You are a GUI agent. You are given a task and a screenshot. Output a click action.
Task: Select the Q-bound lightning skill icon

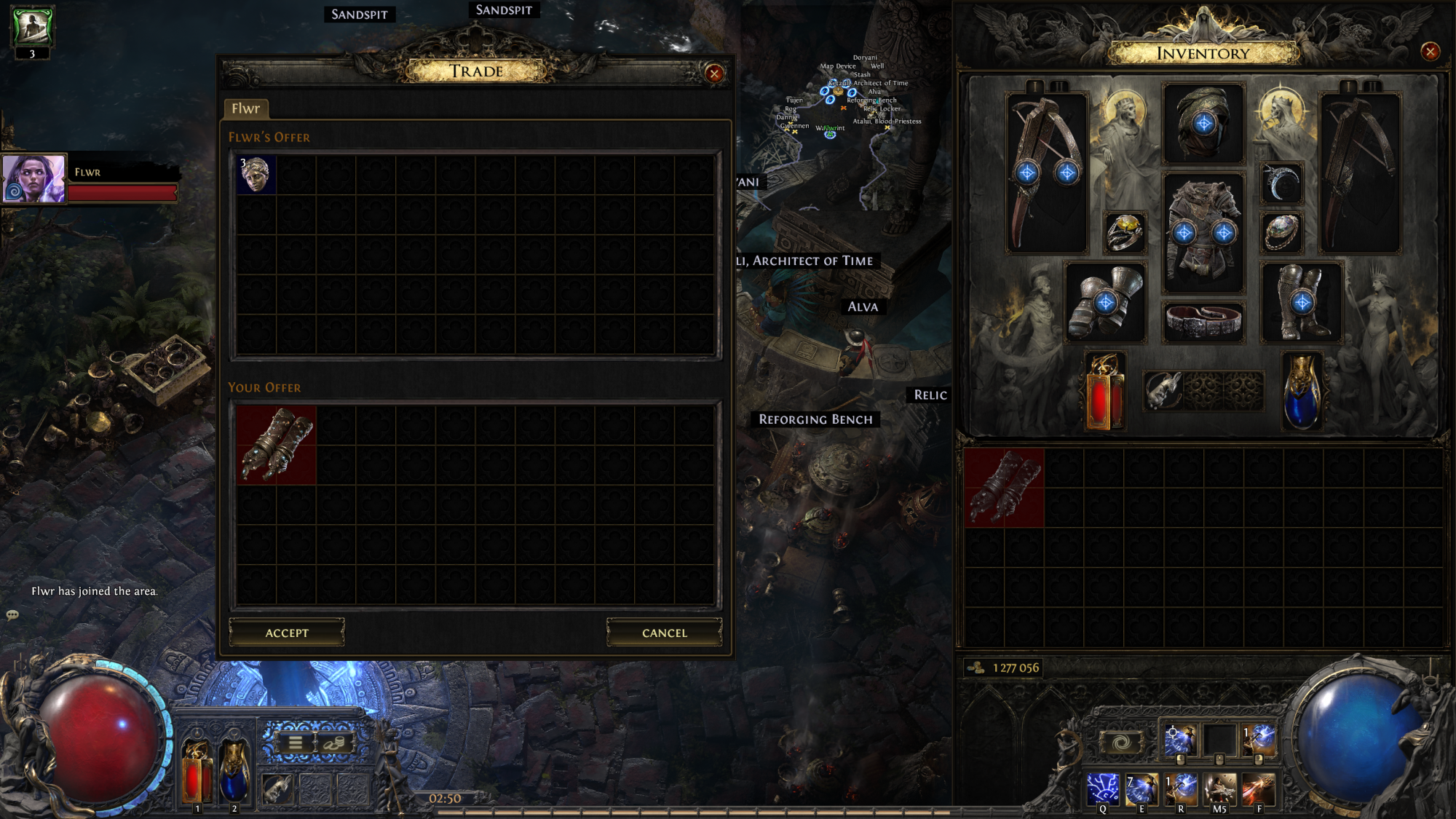click(1104, 789)
